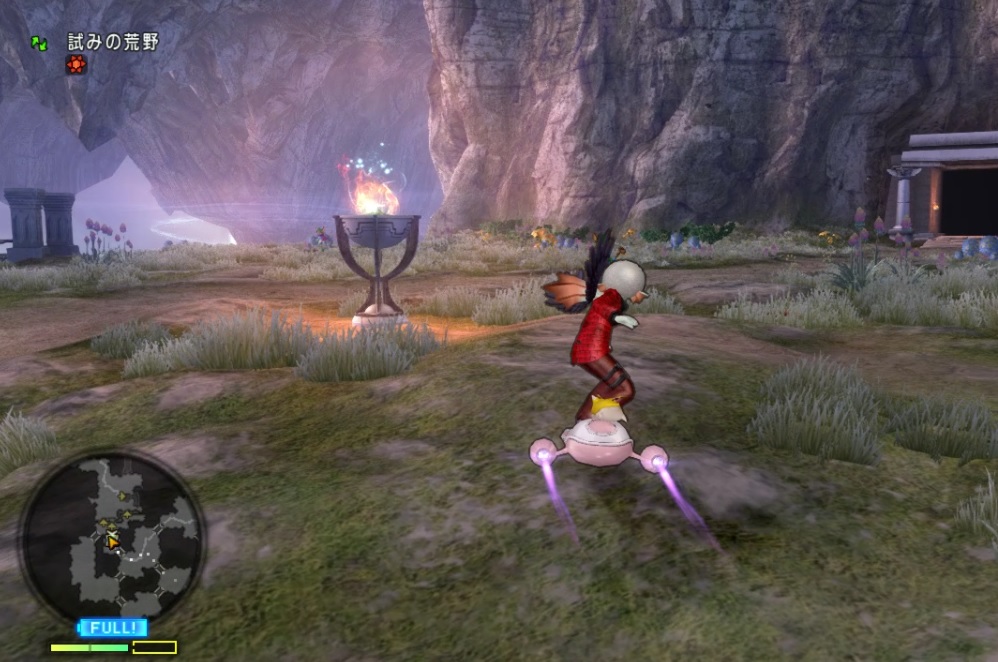Click the green icon beside 試みの荒野
This screenshot has width=998, height=662.
39,43
